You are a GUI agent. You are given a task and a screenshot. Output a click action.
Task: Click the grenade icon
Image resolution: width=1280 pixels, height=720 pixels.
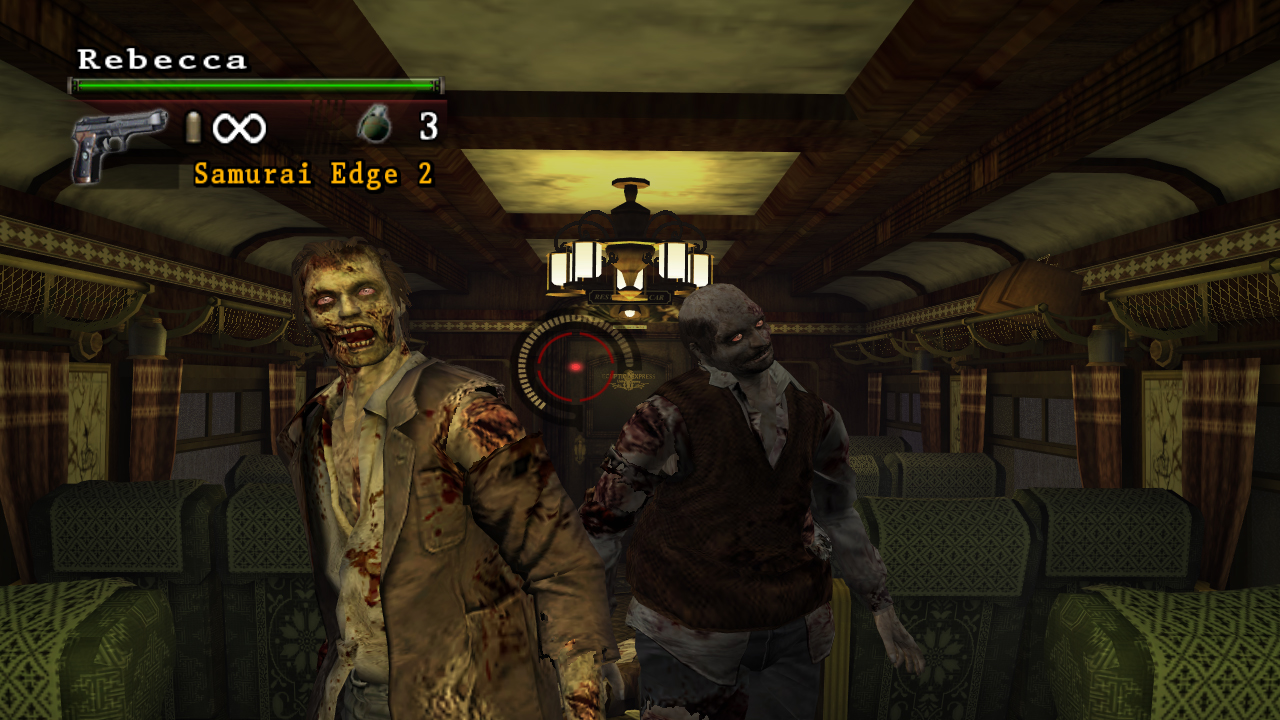(375, 127)
